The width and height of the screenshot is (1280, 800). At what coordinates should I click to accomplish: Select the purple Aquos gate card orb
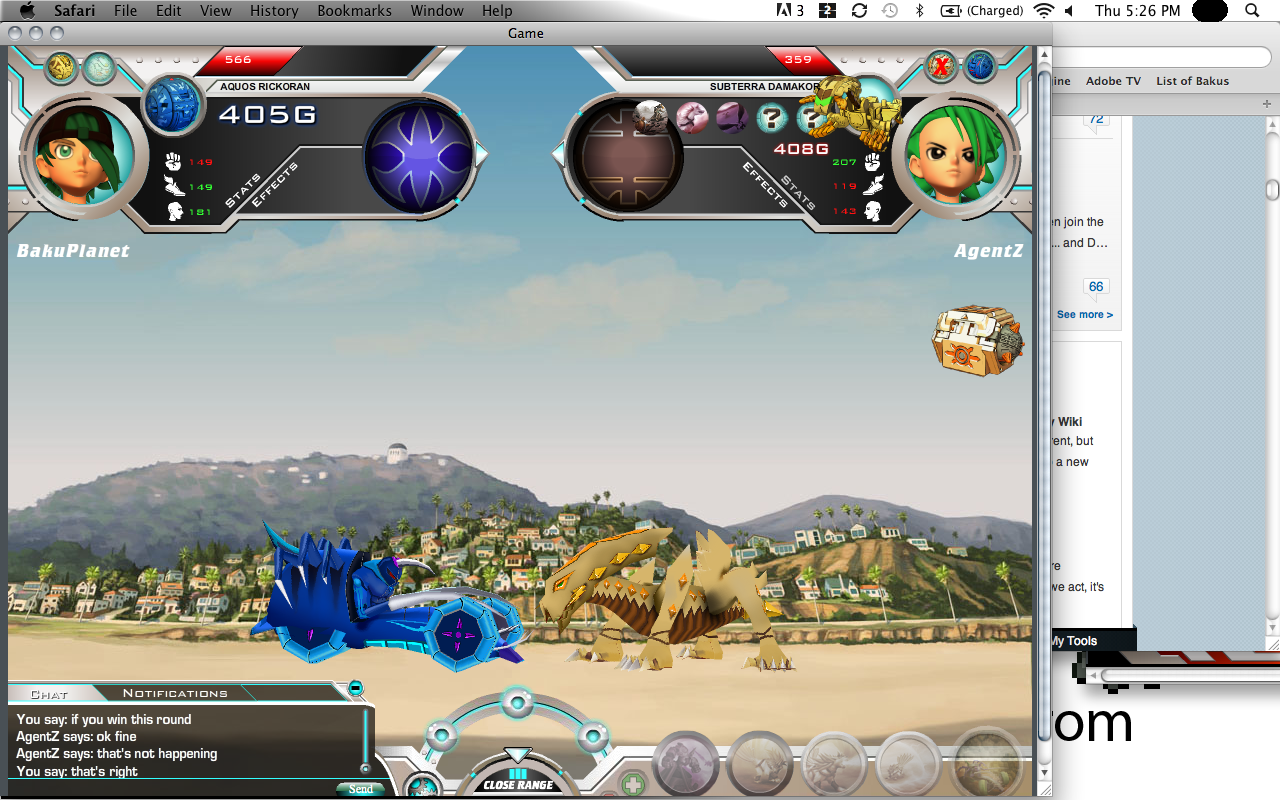click(419, 157)
